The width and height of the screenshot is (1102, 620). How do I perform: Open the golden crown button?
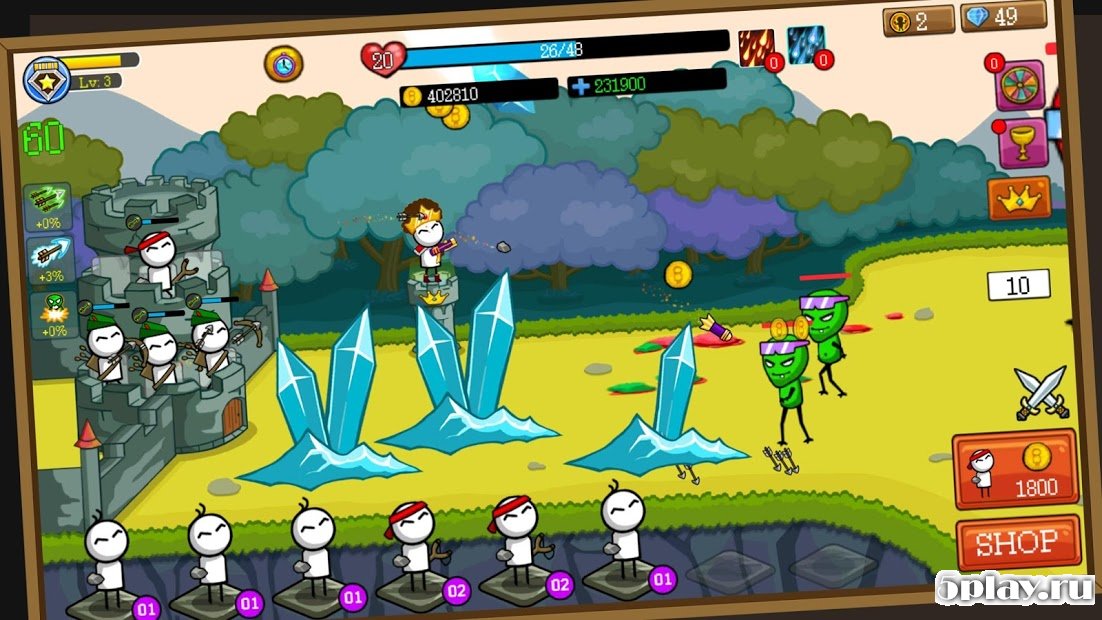1019,198
